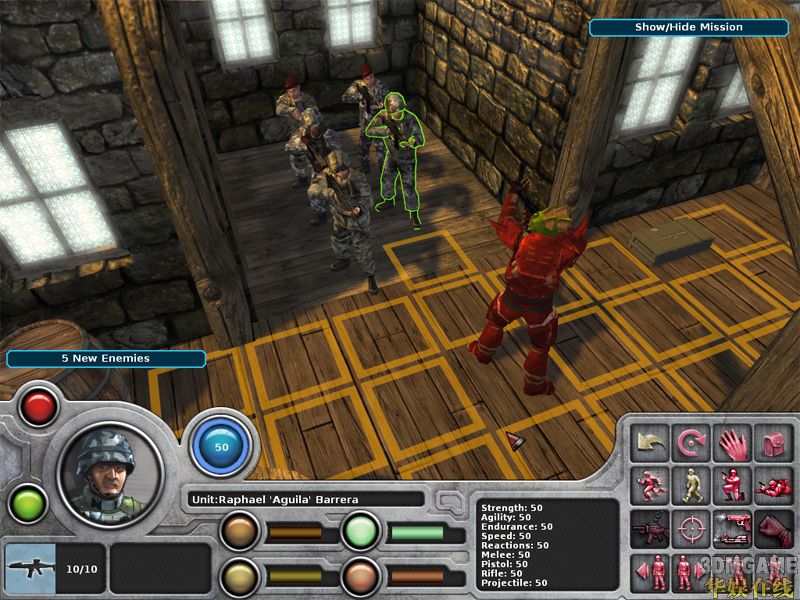Click the green round button
This screenshot has width=800, height=600.
pyautogui.click(x=28, y=503)
